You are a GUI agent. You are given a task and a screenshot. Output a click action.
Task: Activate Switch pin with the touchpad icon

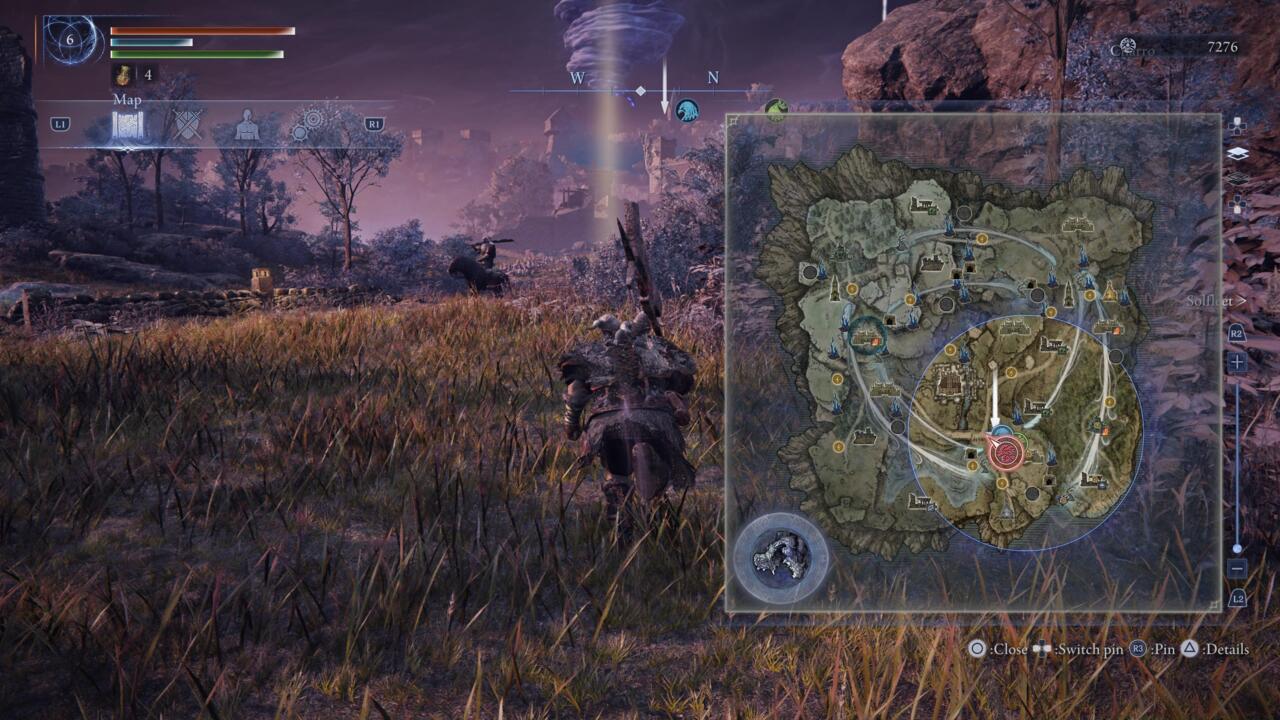(1041, 648)
